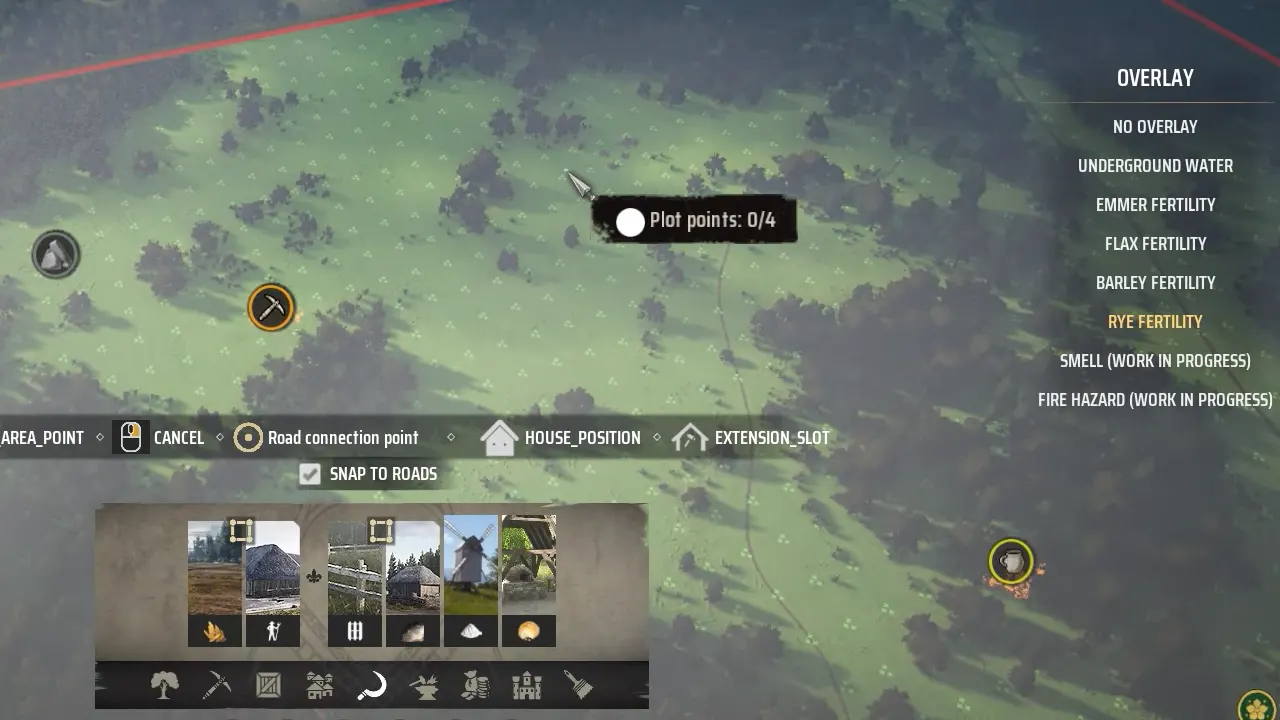Open the Smell (Work in Progress) overlay
Image resolution: width=1280 pixels, height=720 pixels.
[1155, 361]
